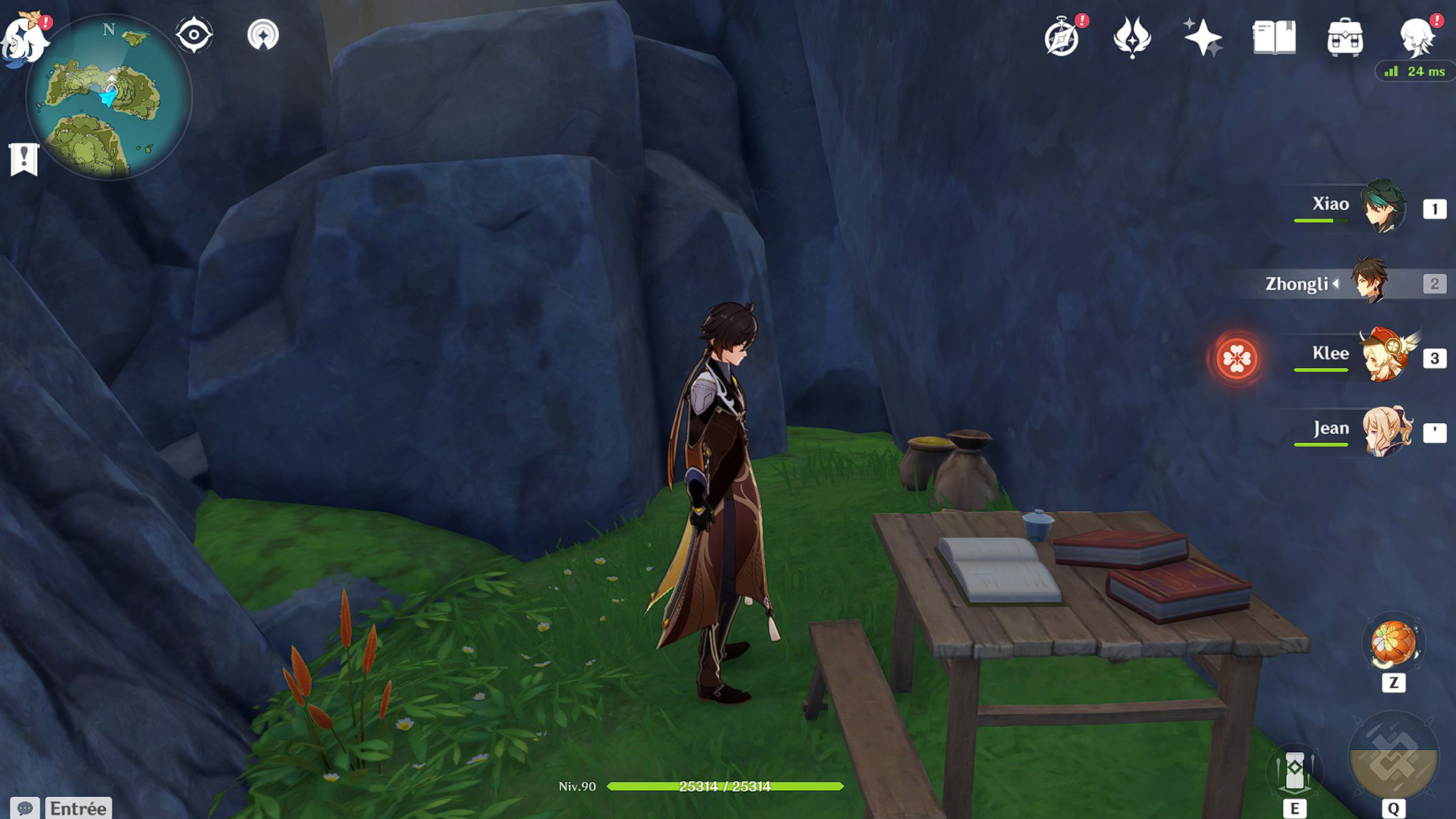Trigger Klee's red clover burst icon
The image size is (1456, 819).
click(1237, 358)
